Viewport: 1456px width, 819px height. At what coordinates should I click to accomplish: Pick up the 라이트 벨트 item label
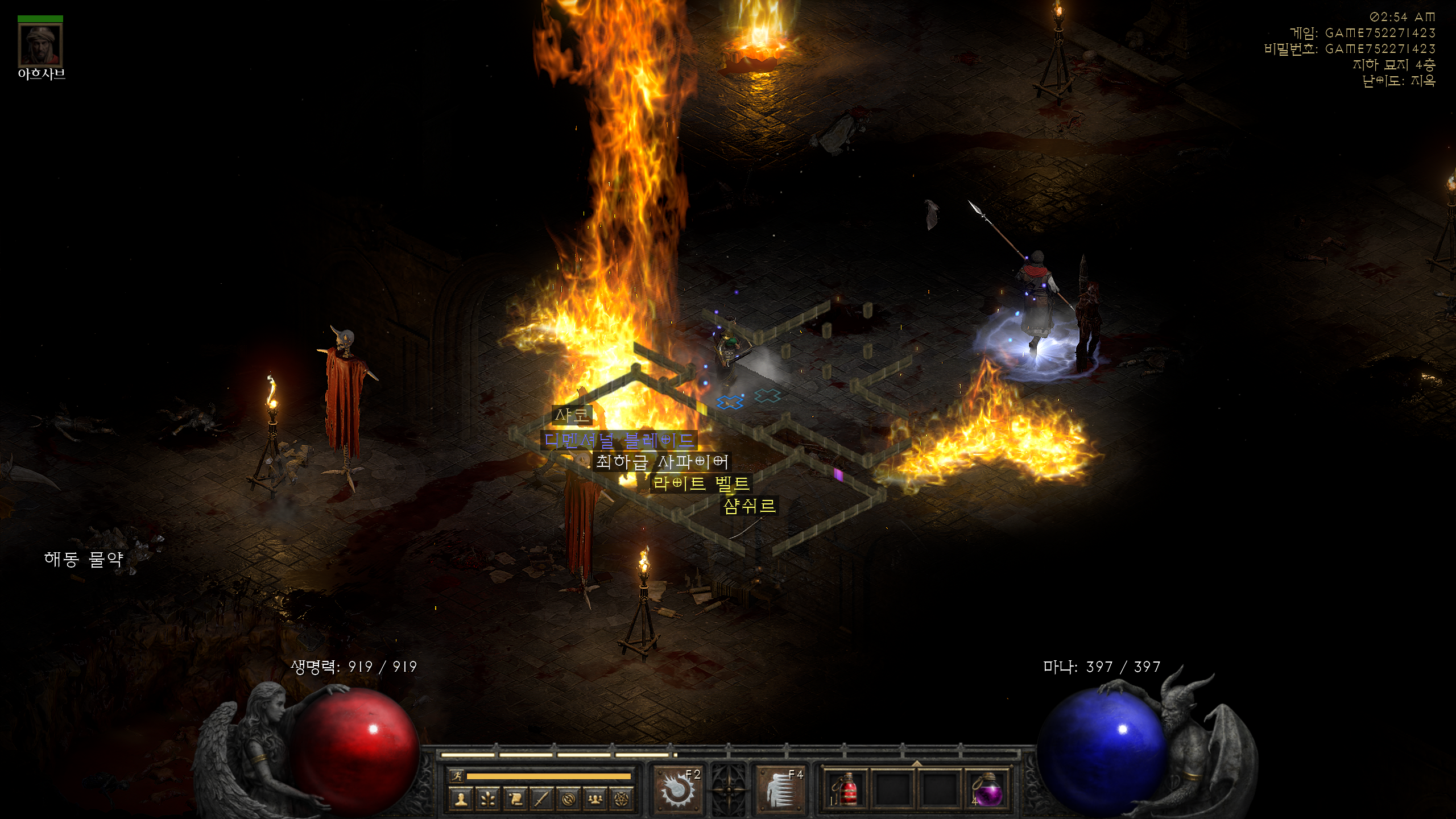click(x=701, y=484)
